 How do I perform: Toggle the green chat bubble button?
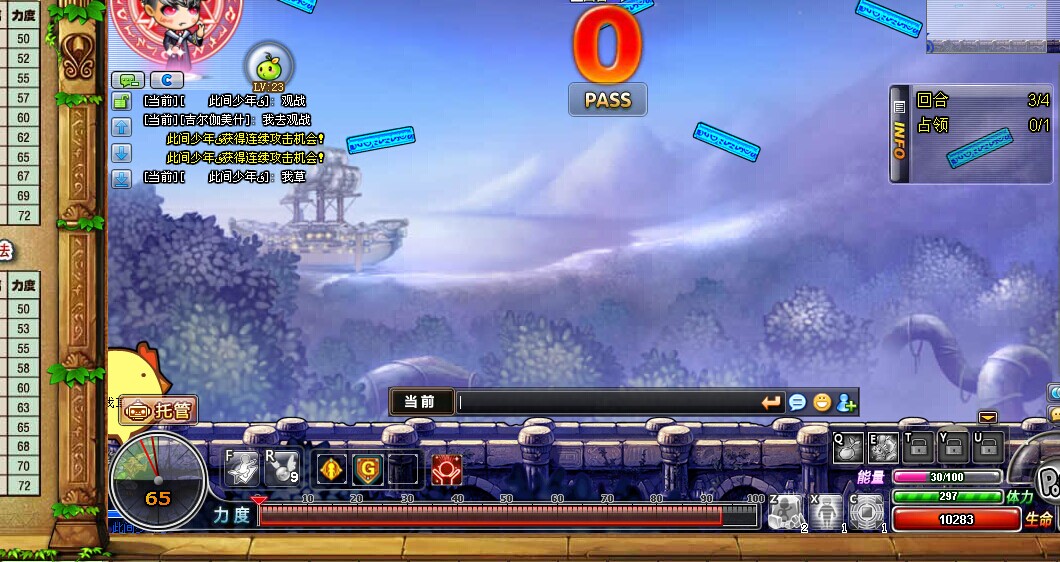tap(129, 79)
